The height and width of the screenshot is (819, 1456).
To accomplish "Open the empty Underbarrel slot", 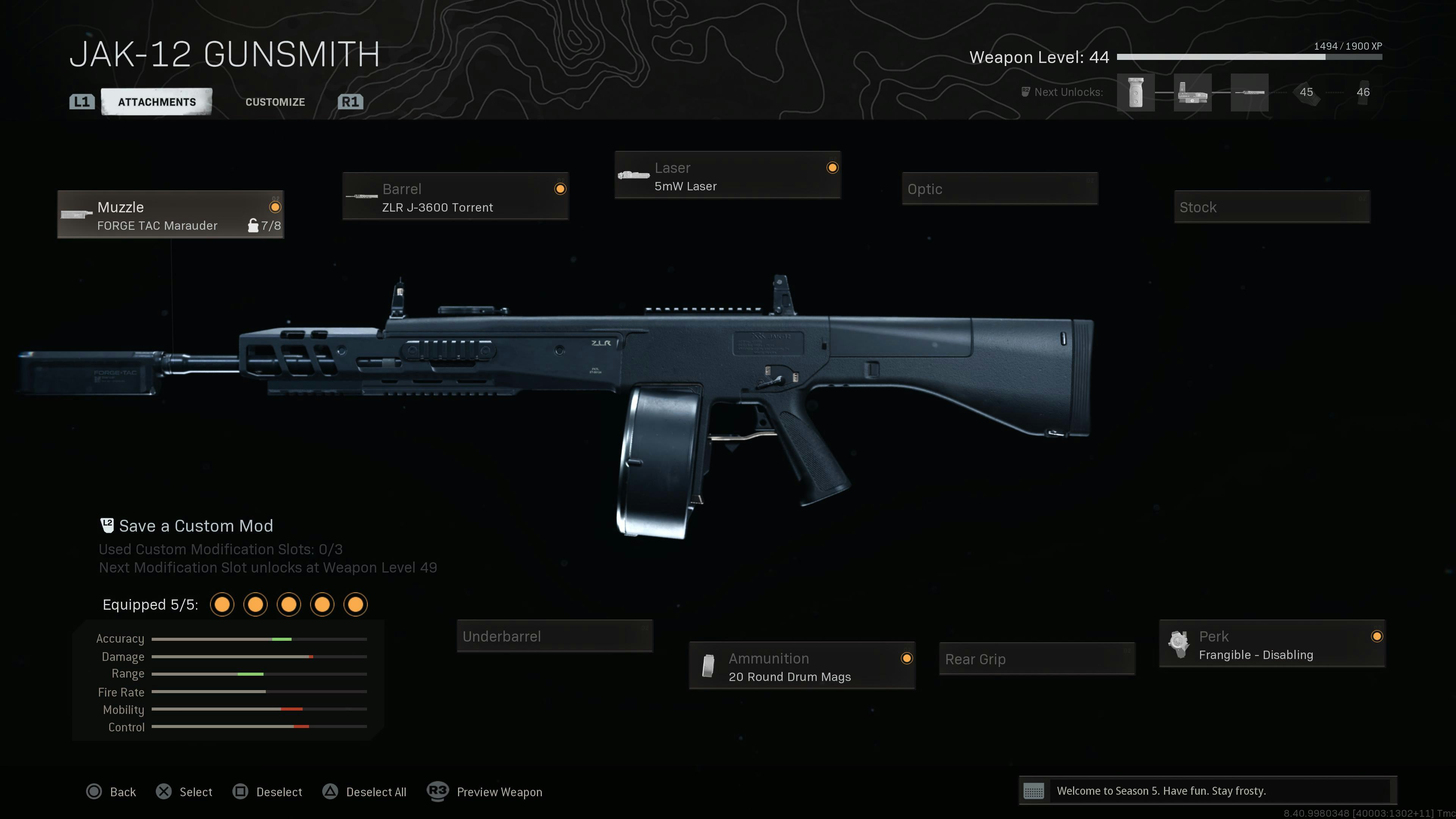I will pyautogui.click(x=554, y=637).
